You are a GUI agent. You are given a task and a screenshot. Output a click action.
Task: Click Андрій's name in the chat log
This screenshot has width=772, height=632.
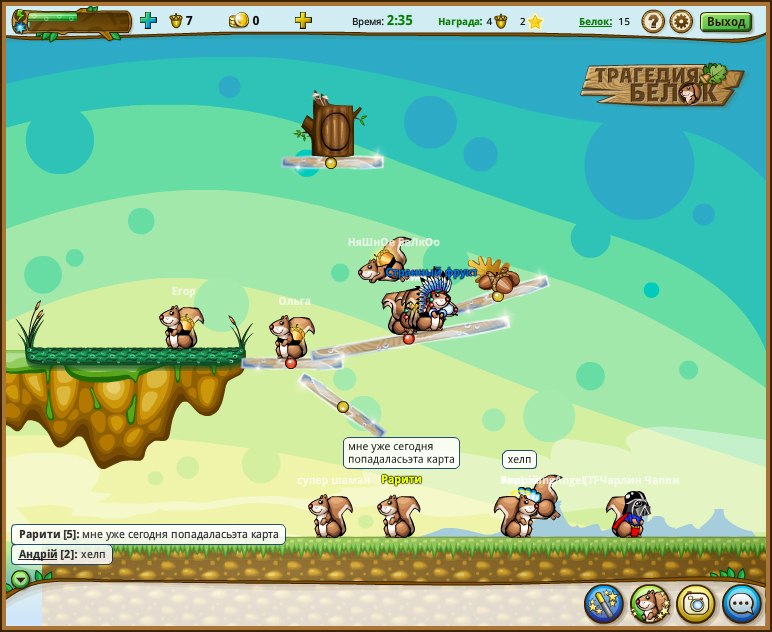click(38, 554)
